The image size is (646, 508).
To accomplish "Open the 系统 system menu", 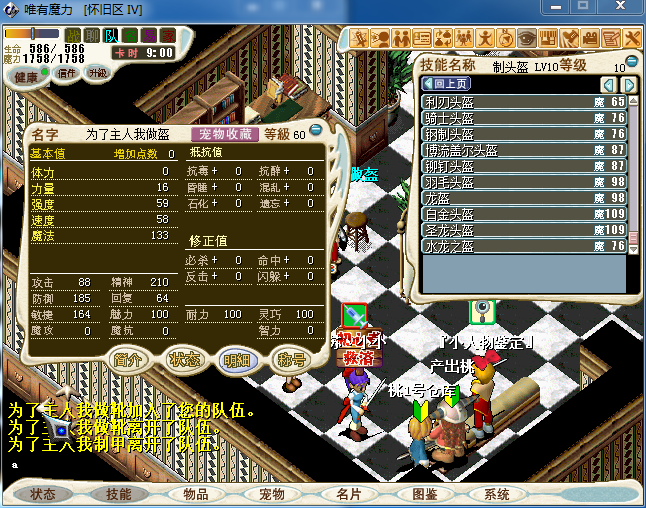I will [x=497, y=494].
